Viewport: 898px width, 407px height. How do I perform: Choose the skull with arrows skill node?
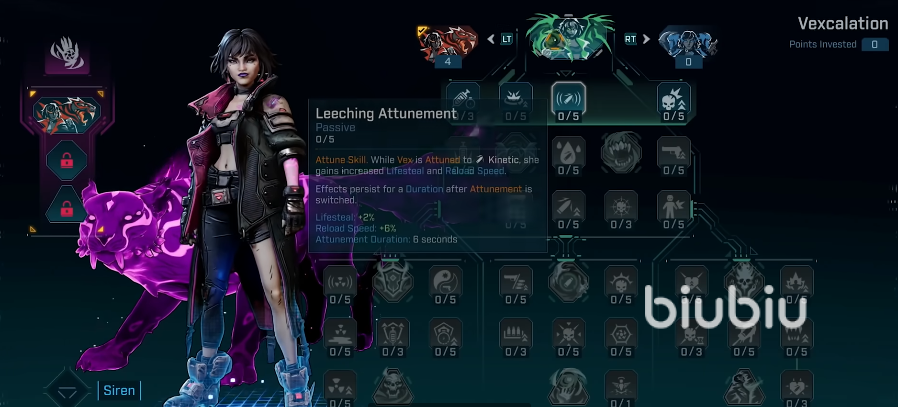point(673,98)
